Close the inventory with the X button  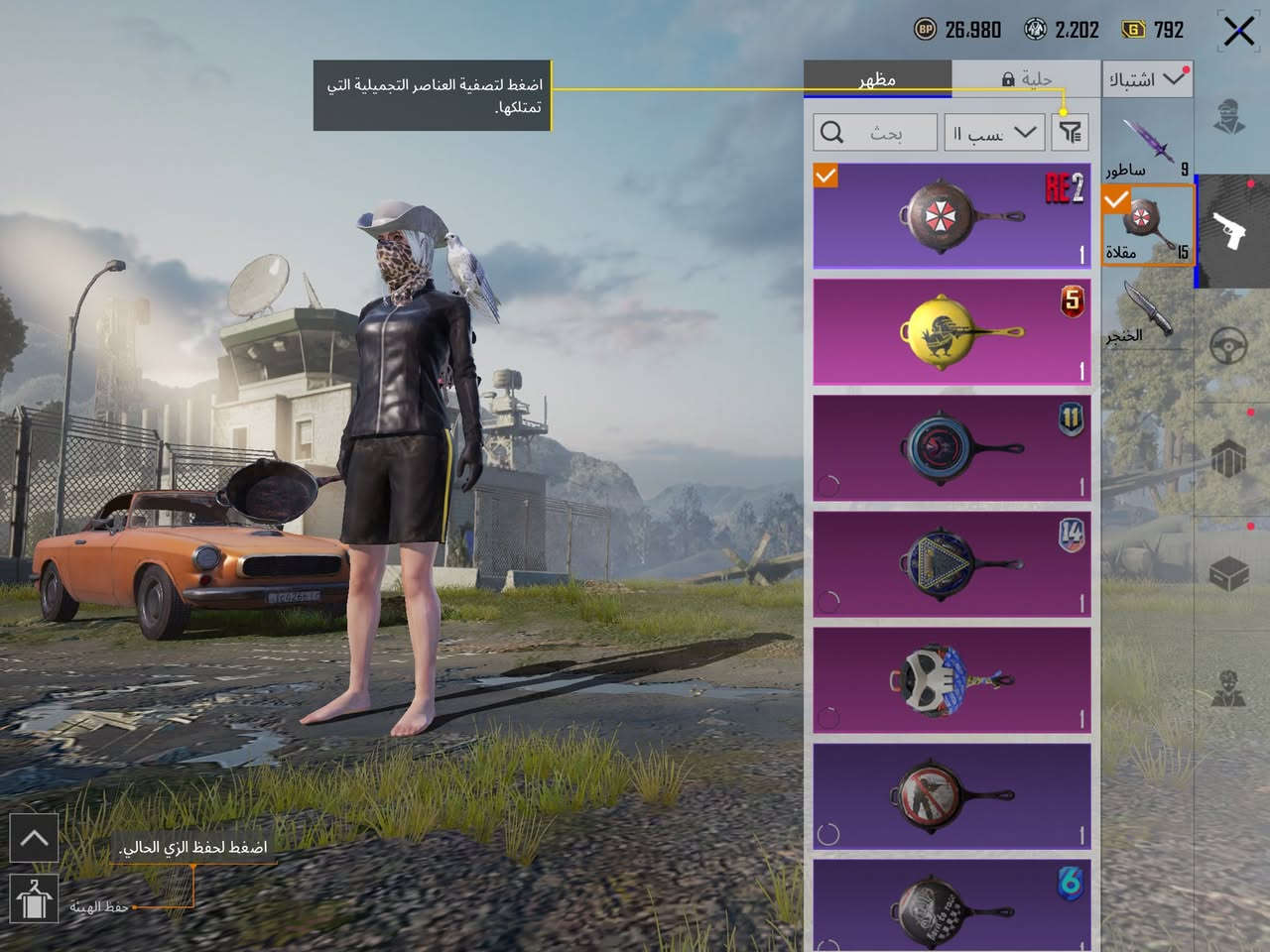coord(1238,31)
